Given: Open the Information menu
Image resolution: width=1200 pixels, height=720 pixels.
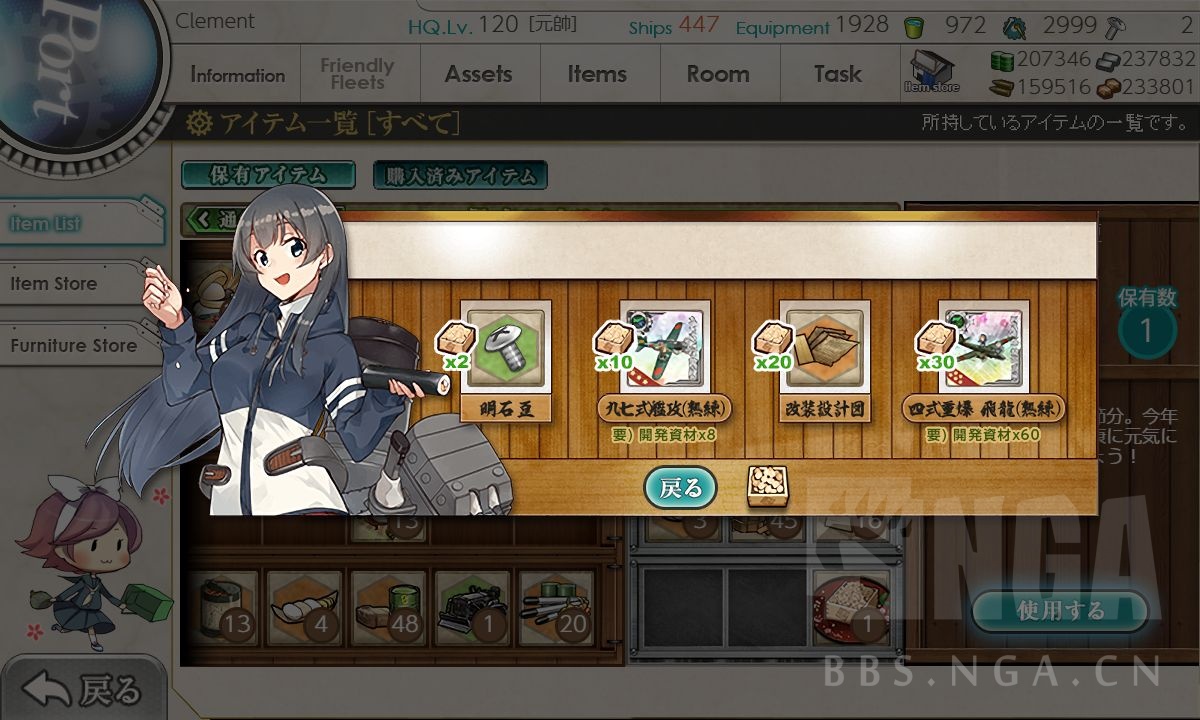Looking at the screenshot, I should click(237, 75).
